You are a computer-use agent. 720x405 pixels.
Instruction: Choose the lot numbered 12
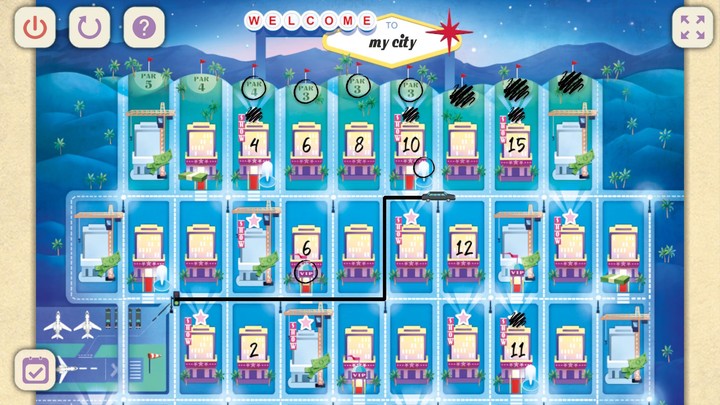[x=462, y=246]
